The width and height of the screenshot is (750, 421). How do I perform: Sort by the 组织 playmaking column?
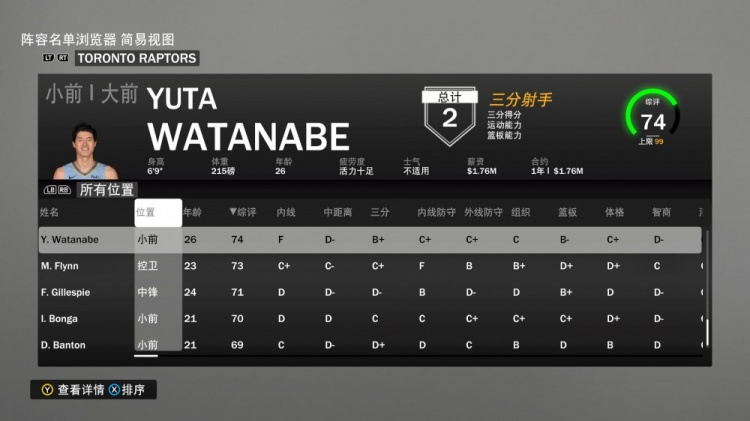pos(521,212)
